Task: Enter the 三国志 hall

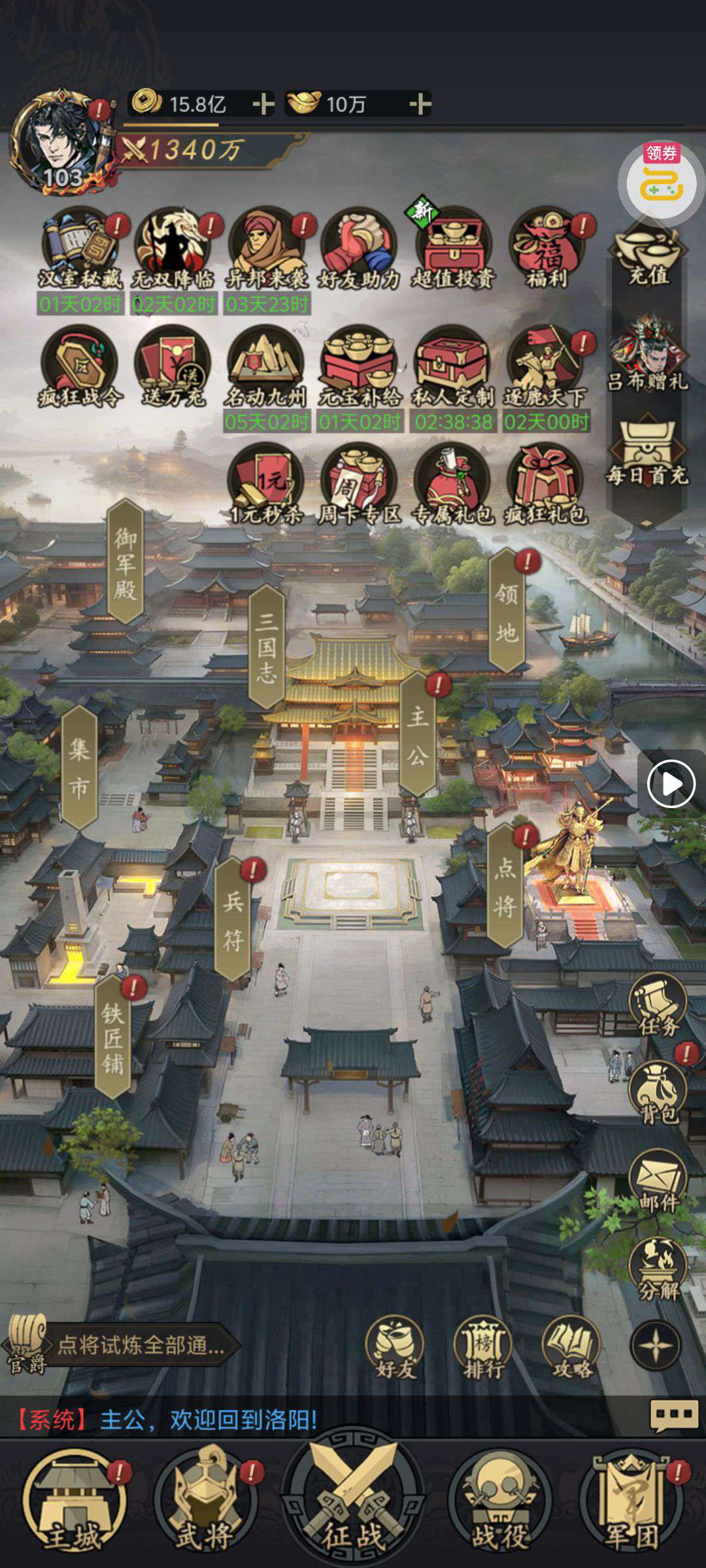Action: point(266,647)
